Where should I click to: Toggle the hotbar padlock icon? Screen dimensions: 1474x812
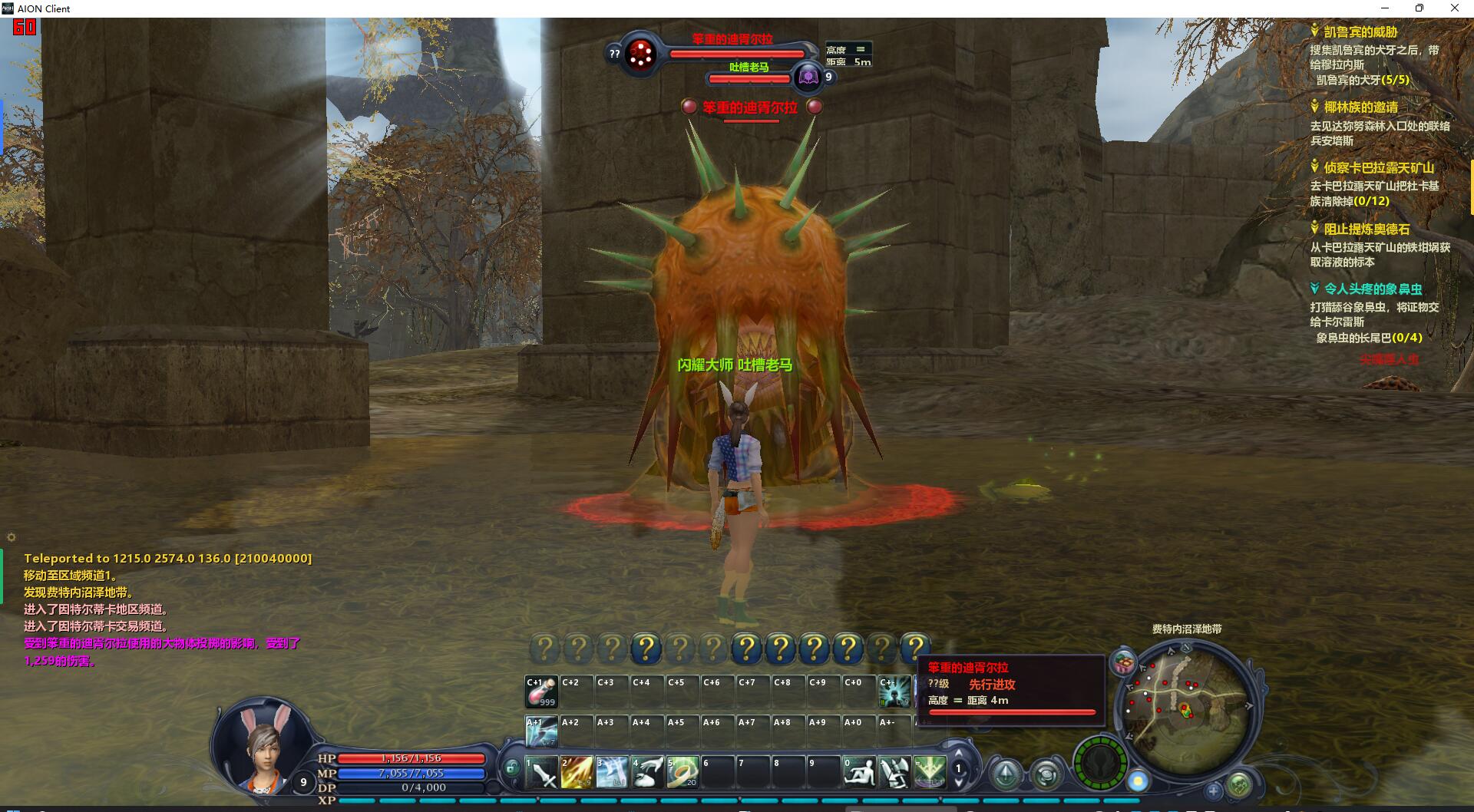pyautogui.click(x=512, y=767)
